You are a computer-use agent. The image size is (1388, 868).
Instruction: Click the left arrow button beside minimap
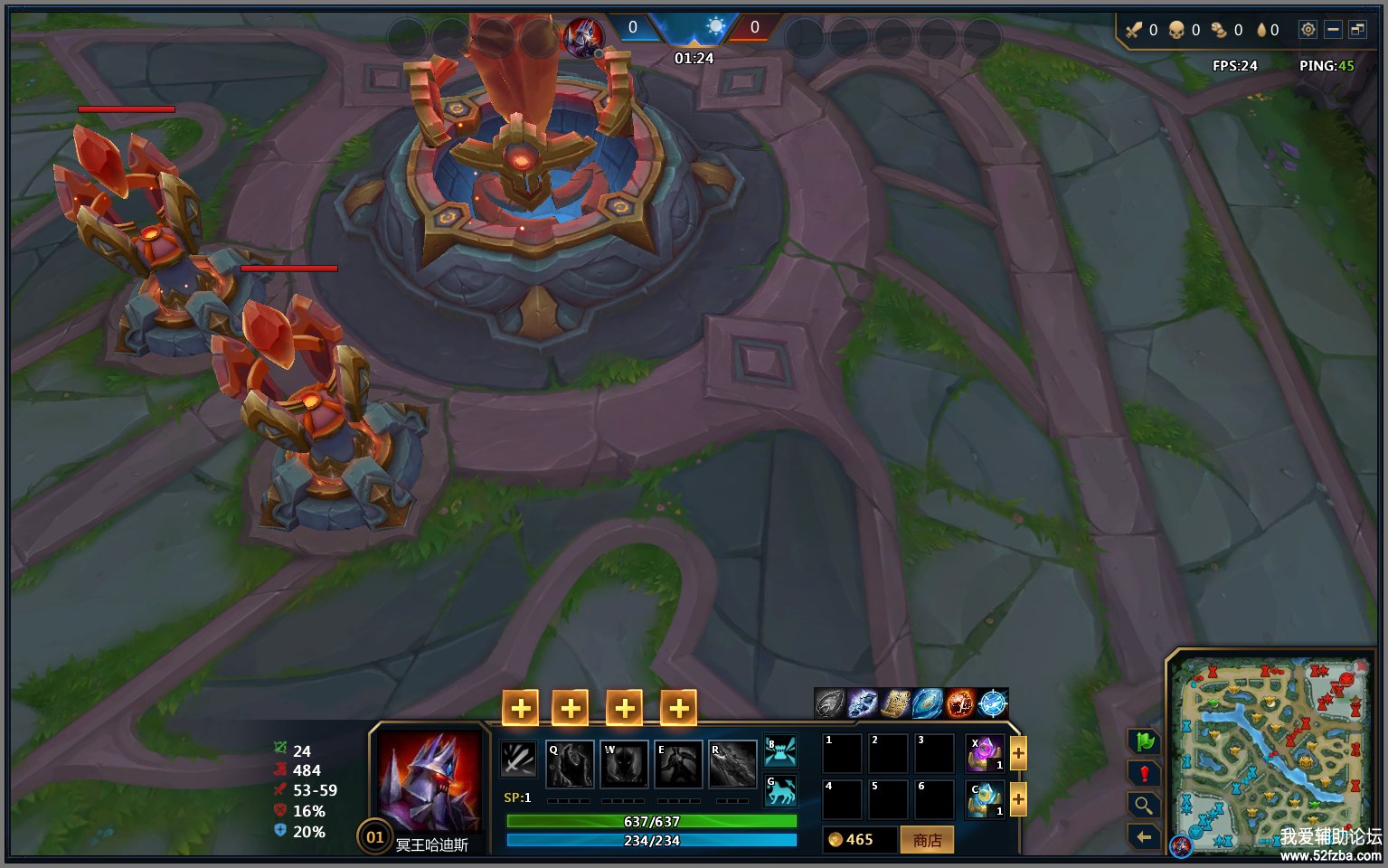tap(1144, 836)
